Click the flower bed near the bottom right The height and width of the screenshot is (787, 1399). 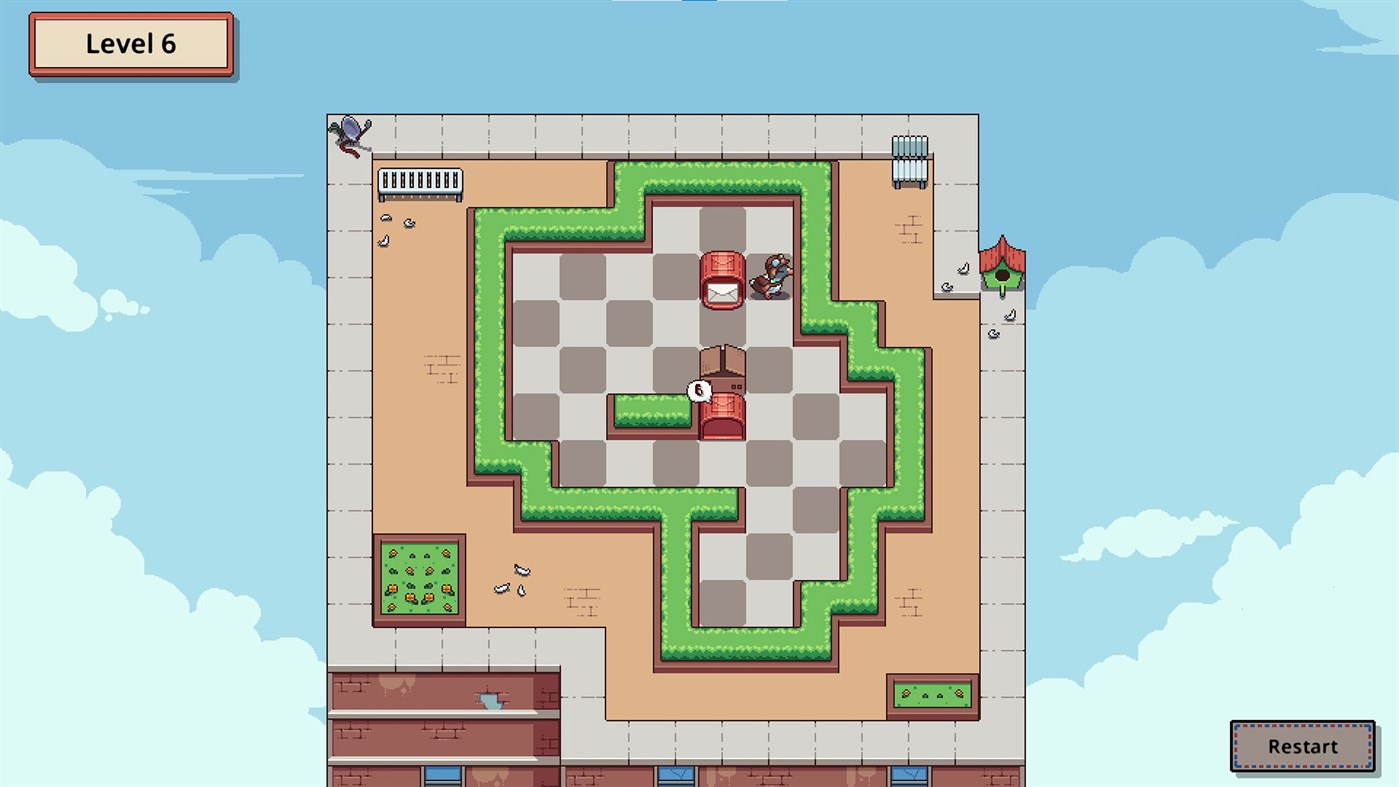tap(933, 693)
